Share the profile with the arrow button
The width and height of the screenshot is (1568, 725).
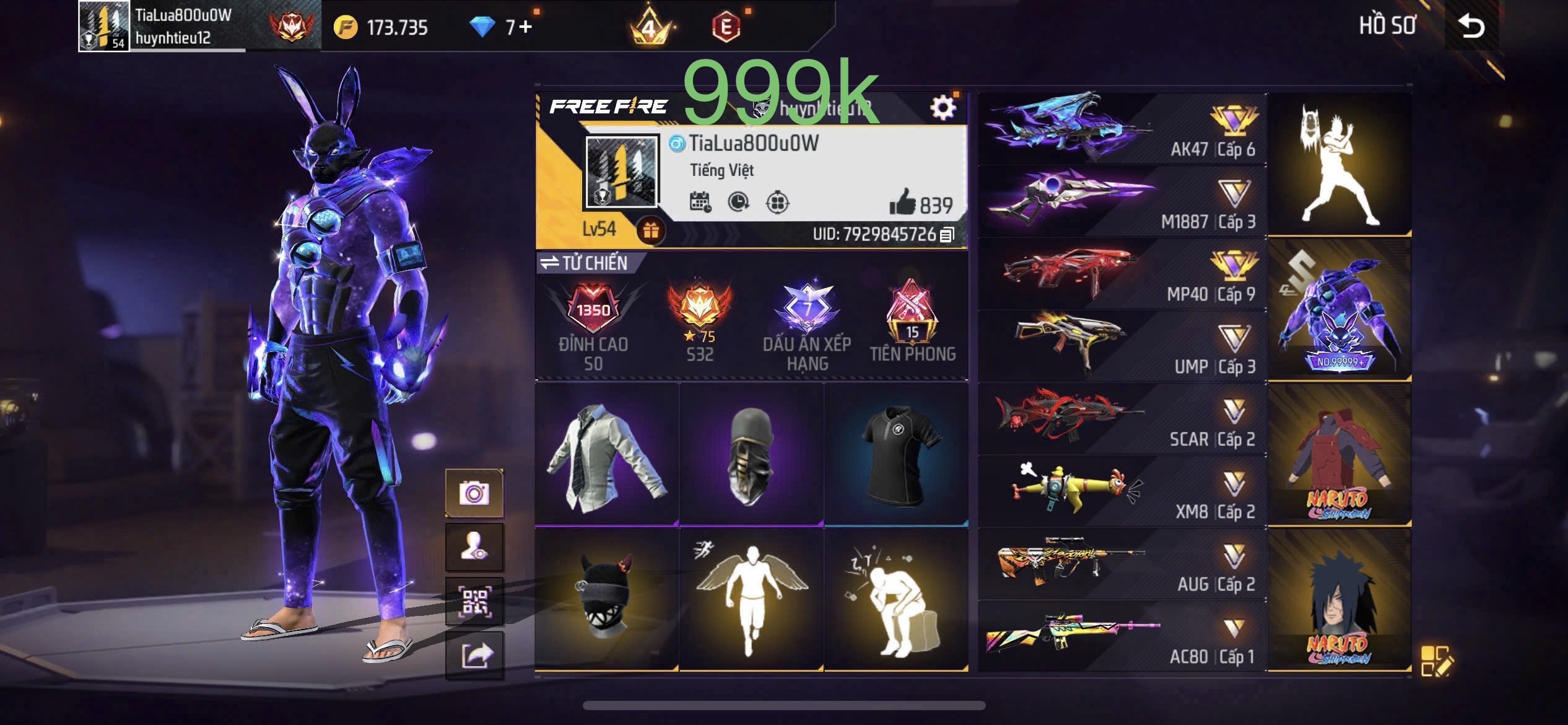tap(474, 656)
